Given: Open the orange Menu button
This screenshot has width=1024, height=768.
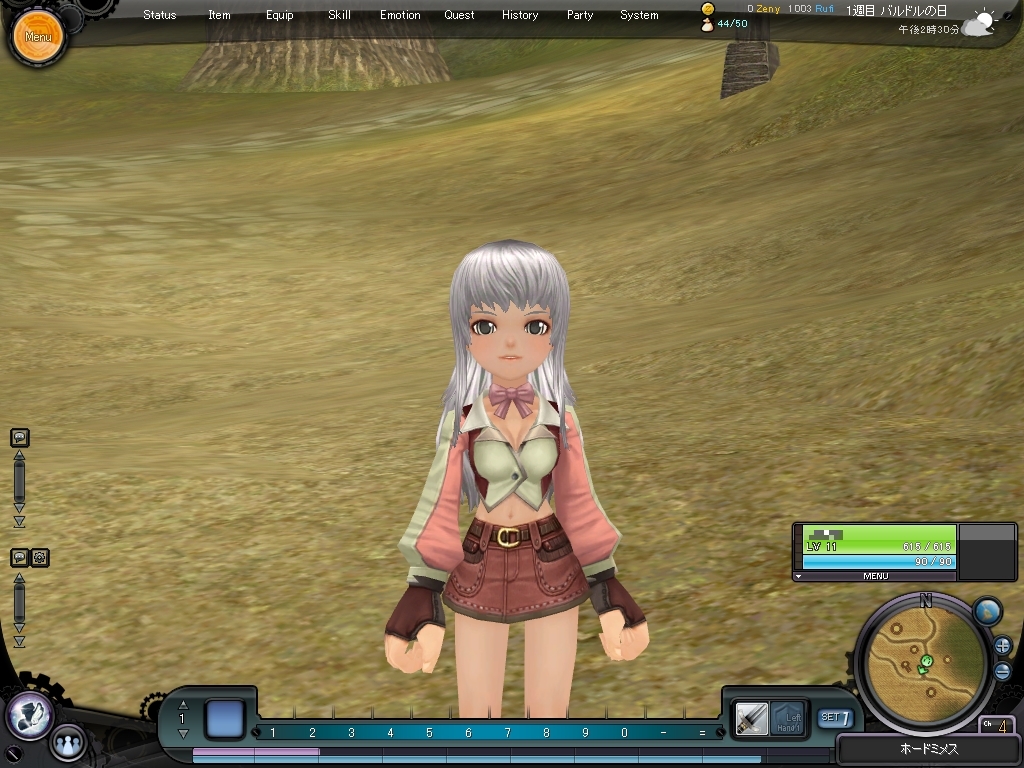Looking at the screenshot, I should coord(38,37).
